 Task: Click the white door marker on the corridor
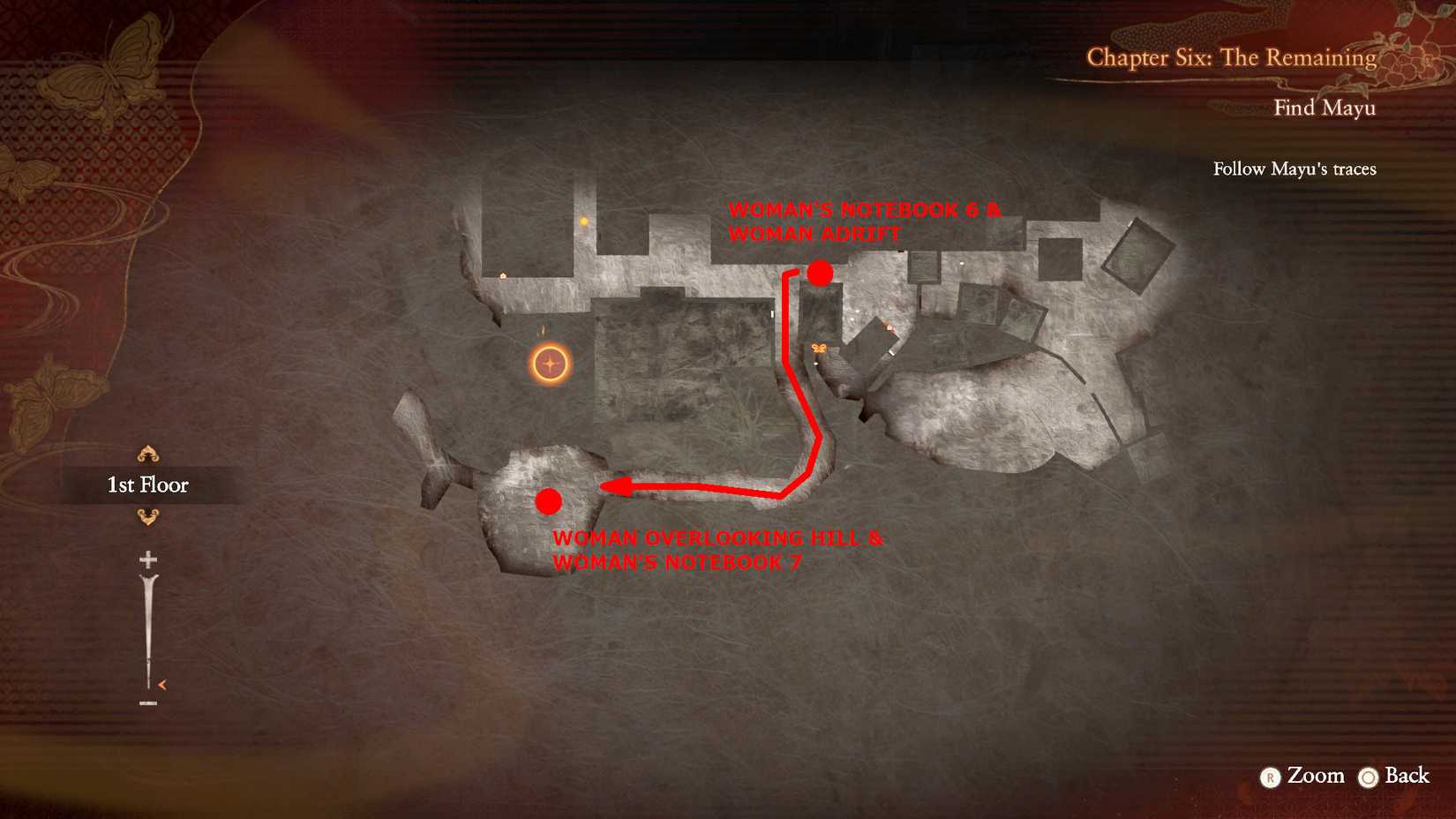772,314
